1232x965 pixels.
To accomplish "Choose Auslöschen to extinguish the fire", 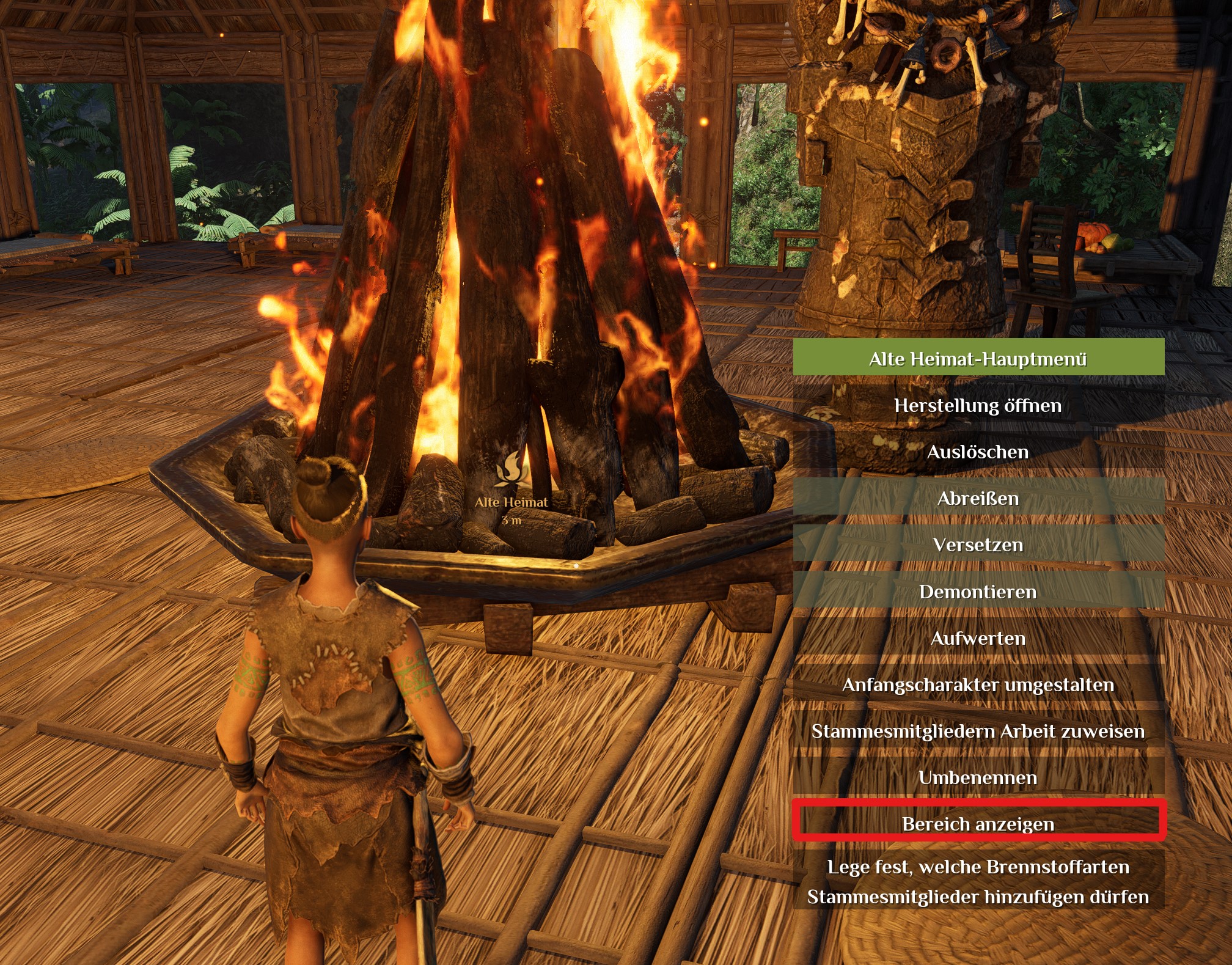I will (978, 452).
